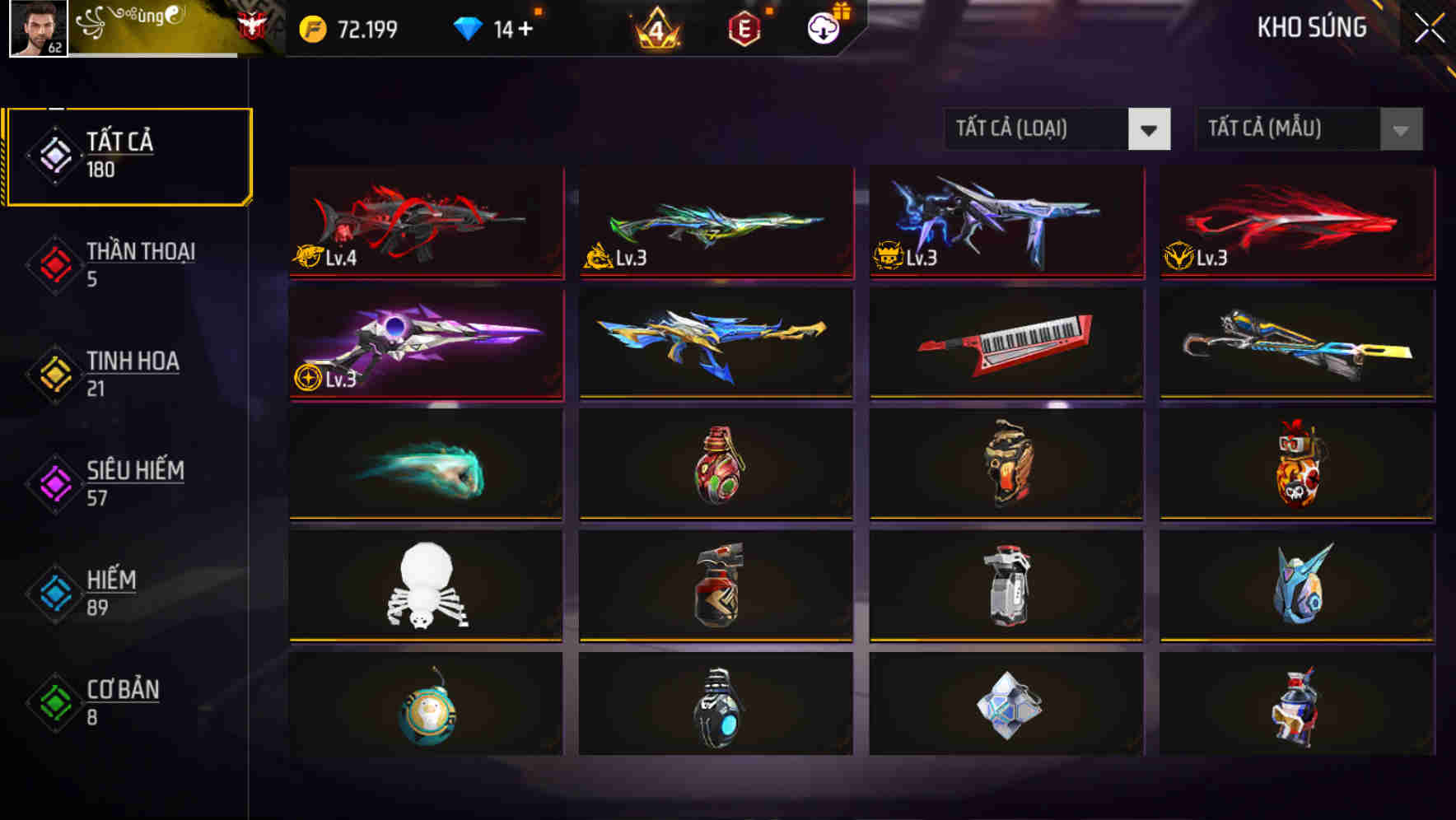
Task: Click the TẤT CẢ (LOẠI) dropdown arrow
Action: 1150,129
